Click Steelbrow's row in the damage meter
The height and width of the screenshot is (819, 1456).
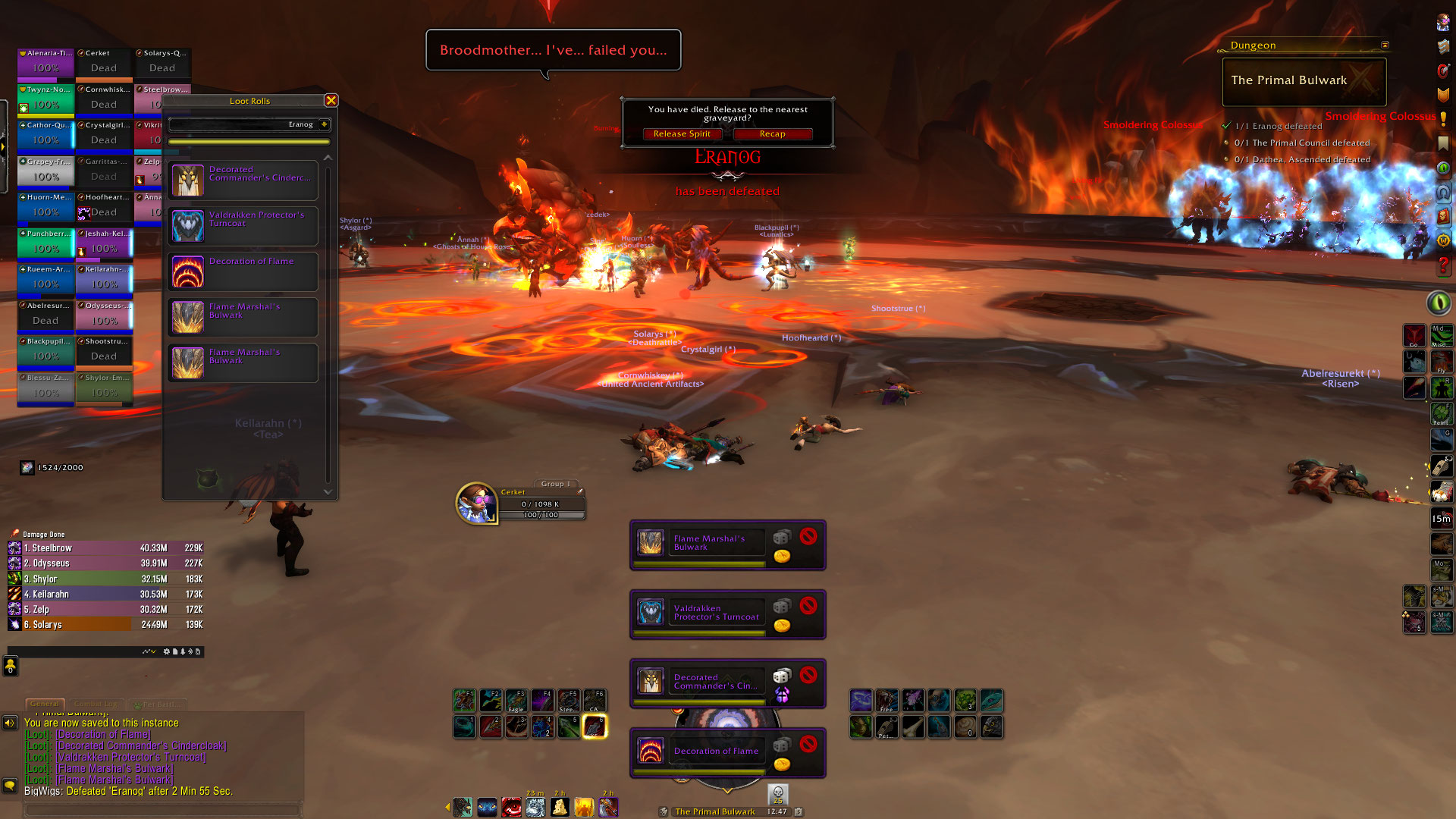point(106,548)
